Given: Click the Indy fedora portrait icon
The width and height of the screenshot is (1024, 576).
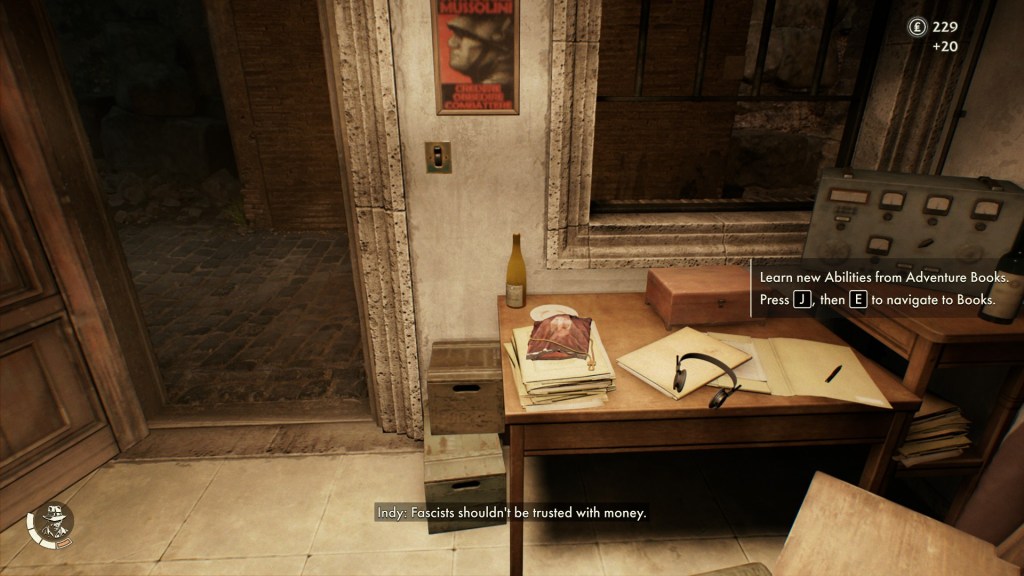Looking at the screenshot, I should coord(50,524).
